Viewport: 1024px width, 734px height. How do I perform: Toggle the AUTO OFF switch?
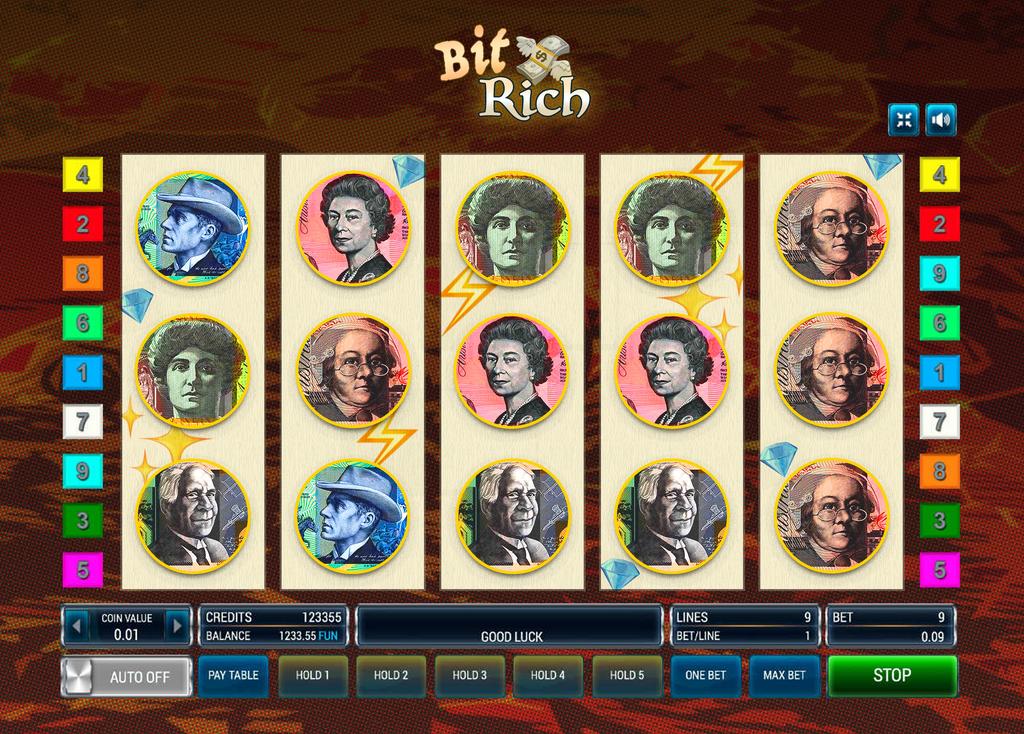126,676
